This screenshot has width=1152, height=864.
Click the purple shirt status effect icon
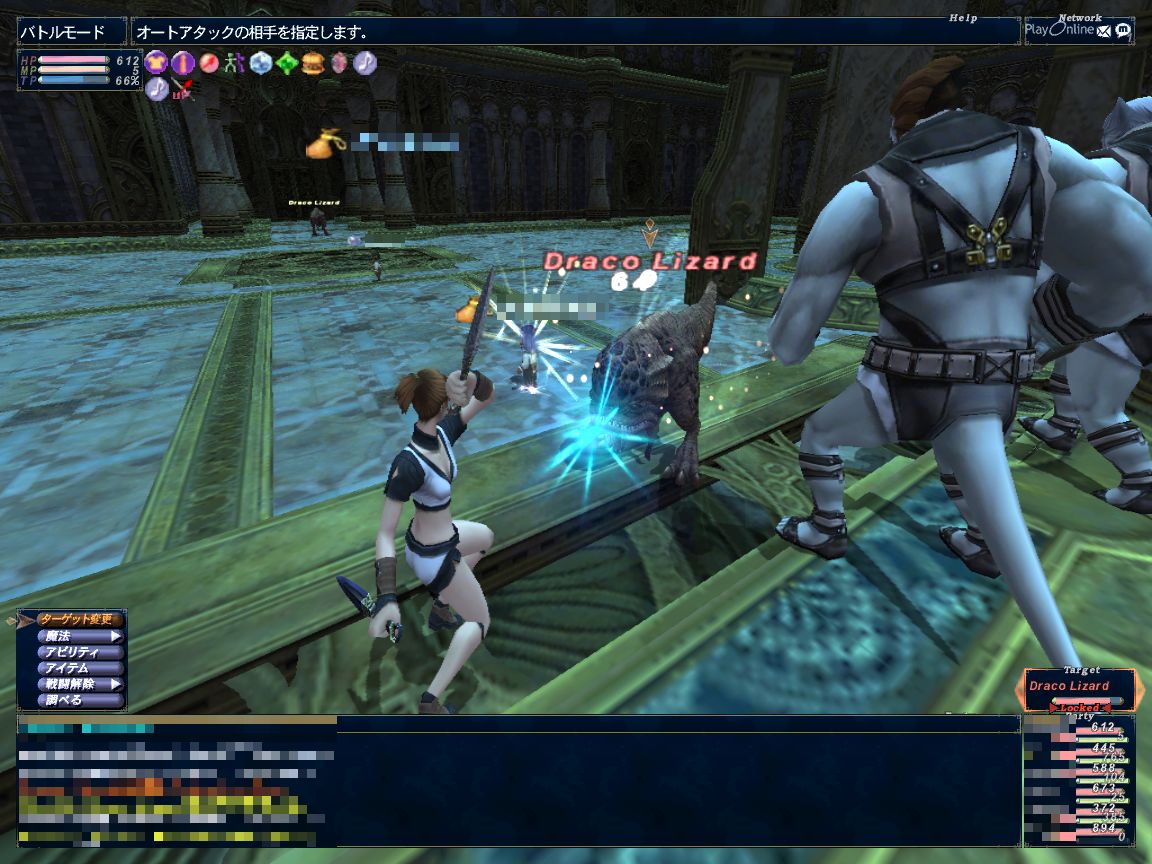point(156,63)
